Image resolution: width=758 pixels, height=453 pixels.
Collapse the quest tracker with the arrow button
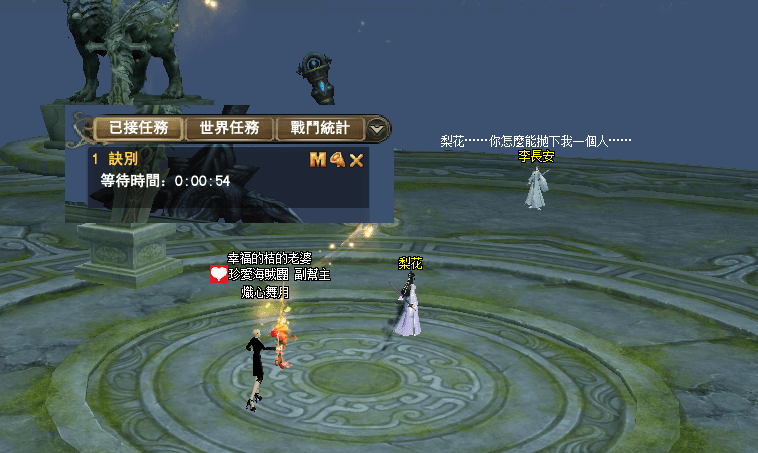point(377,128)
